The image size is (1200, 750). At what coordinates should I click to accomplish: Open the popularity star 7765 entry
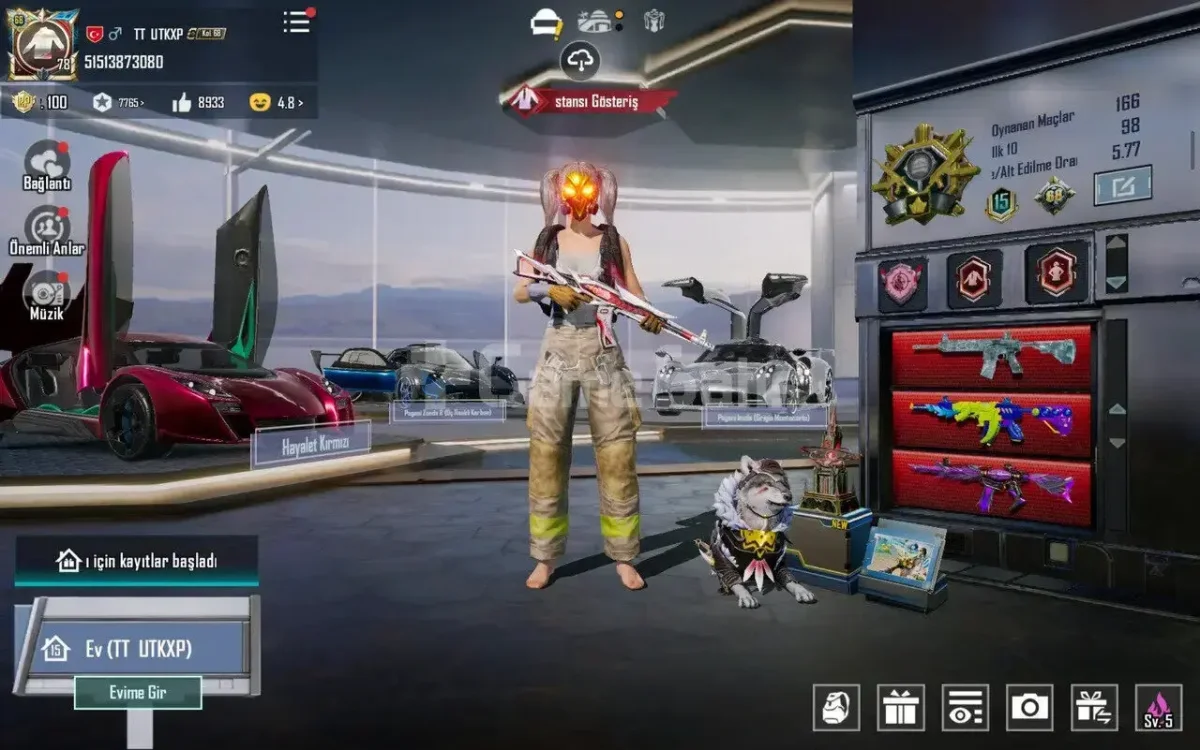[118, 102]
